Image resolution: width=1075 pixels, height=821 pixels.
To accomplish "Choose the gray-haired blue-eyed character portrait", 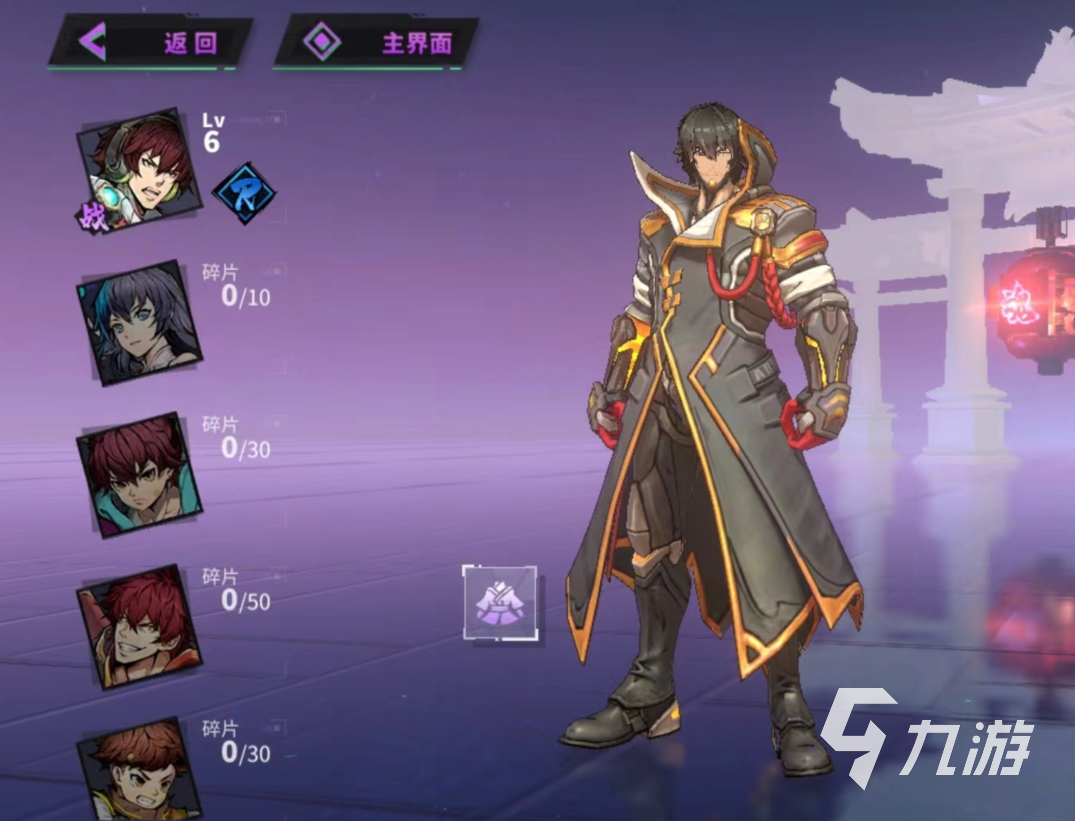I will [x=140, y=322].
